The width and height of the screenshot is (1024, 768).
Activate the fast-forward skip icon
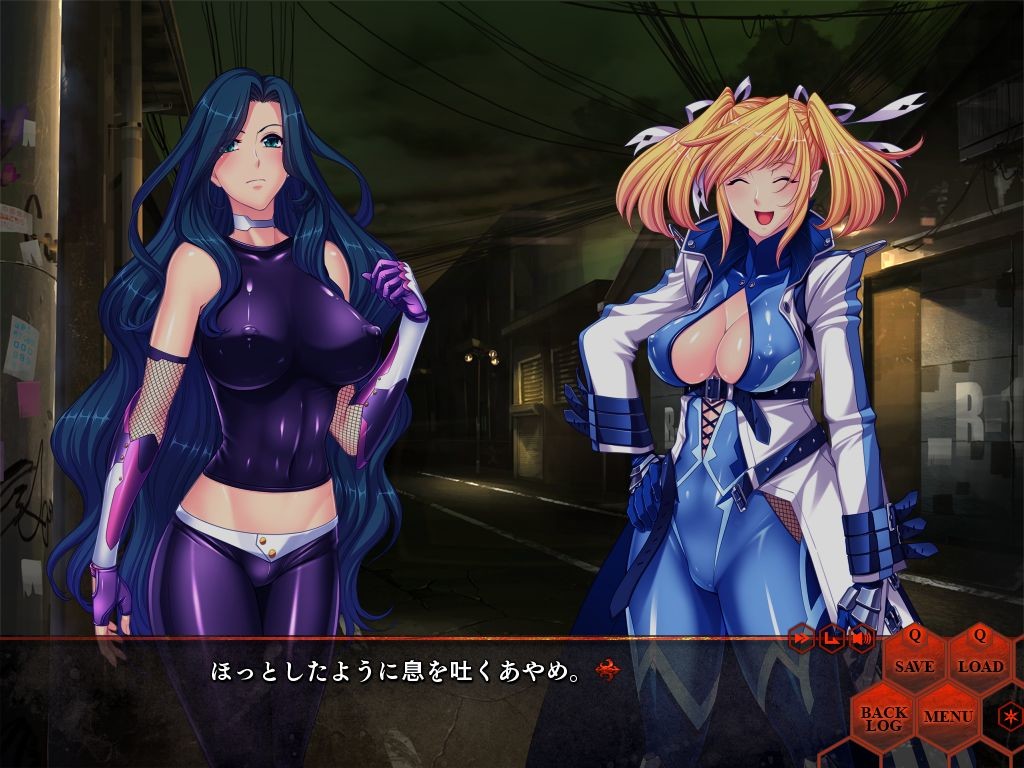coord(802,637)
